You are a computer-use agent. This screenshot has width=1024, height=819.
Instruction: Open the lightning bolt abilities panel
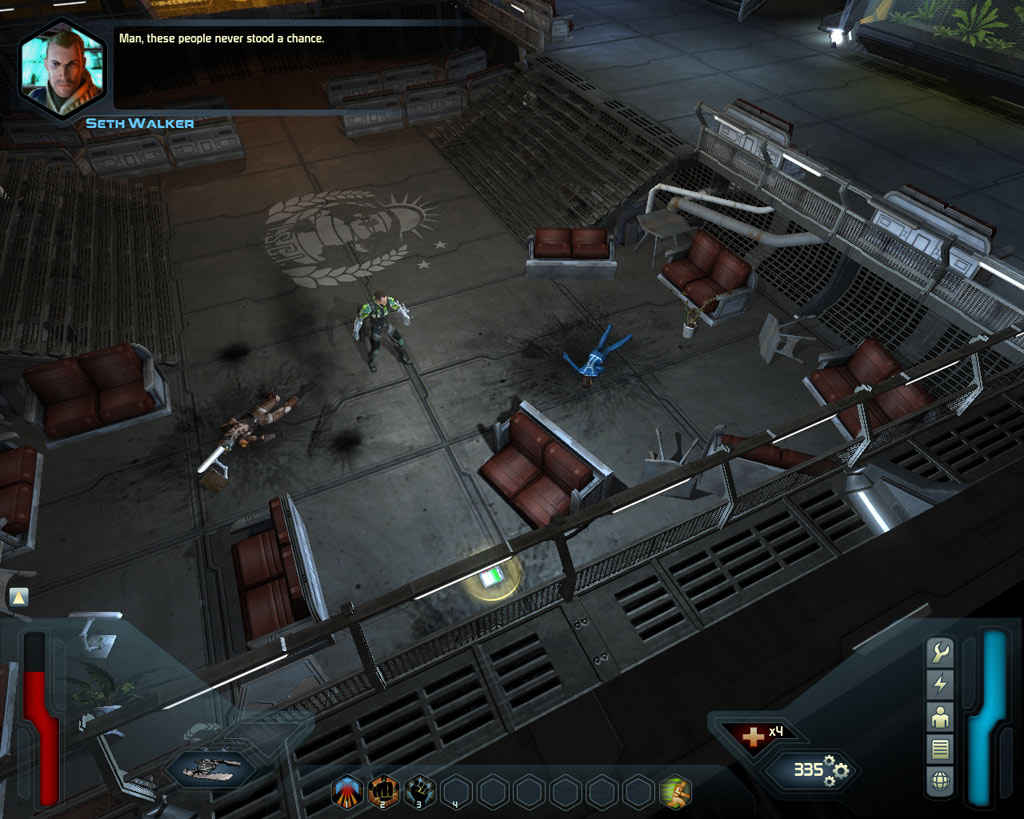click(940, 684)
